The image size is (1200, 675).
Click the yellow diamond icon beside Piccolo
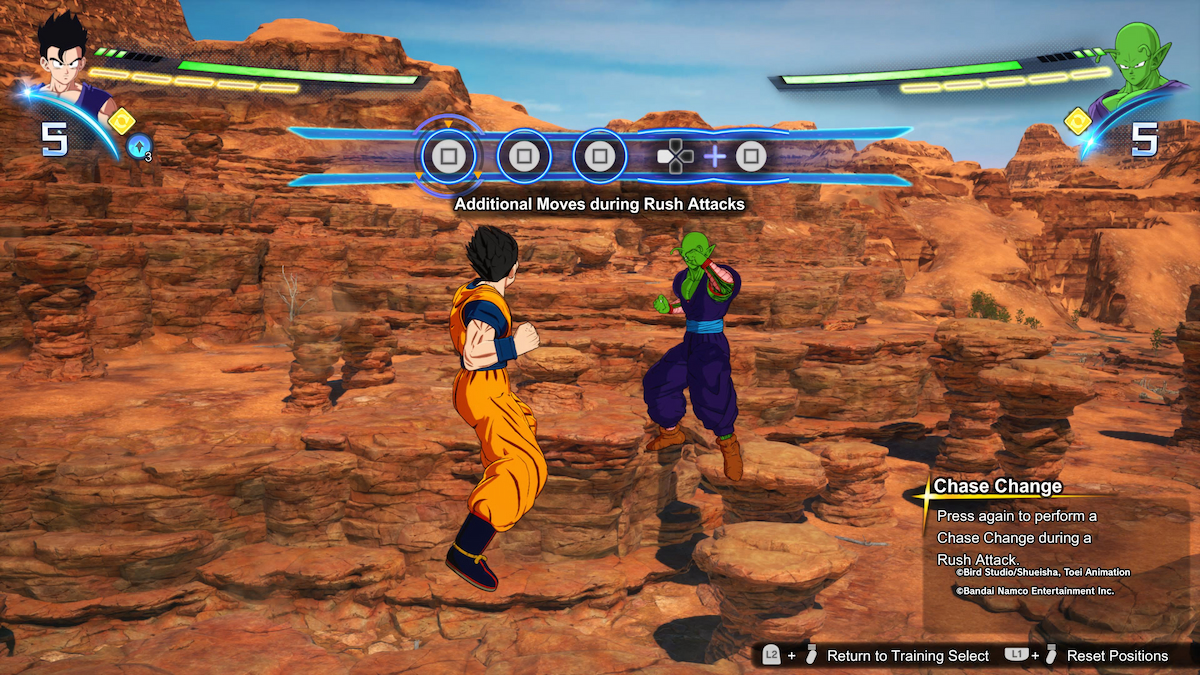click(x=1078, y=122)
